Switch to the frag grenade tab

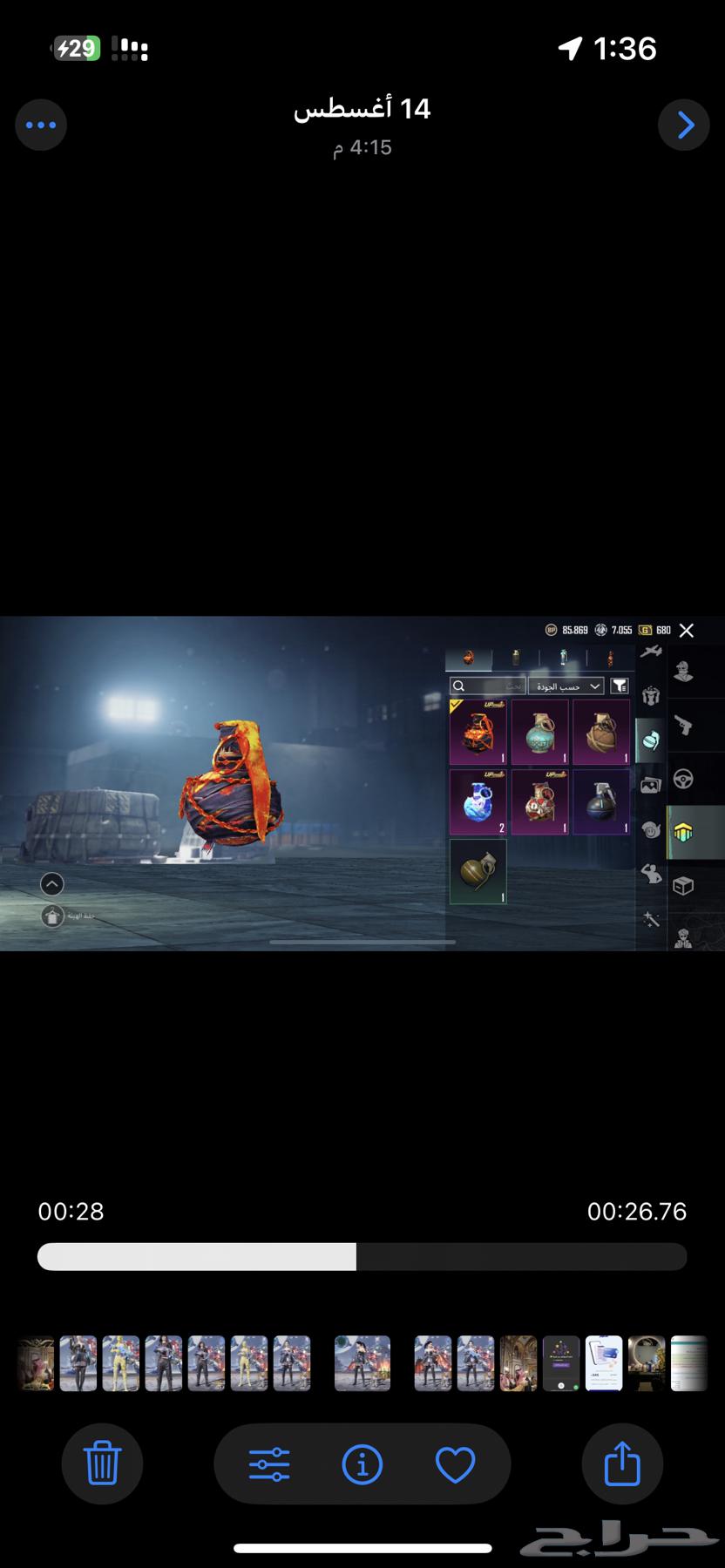pyautogui.click(x=469, y=658)
